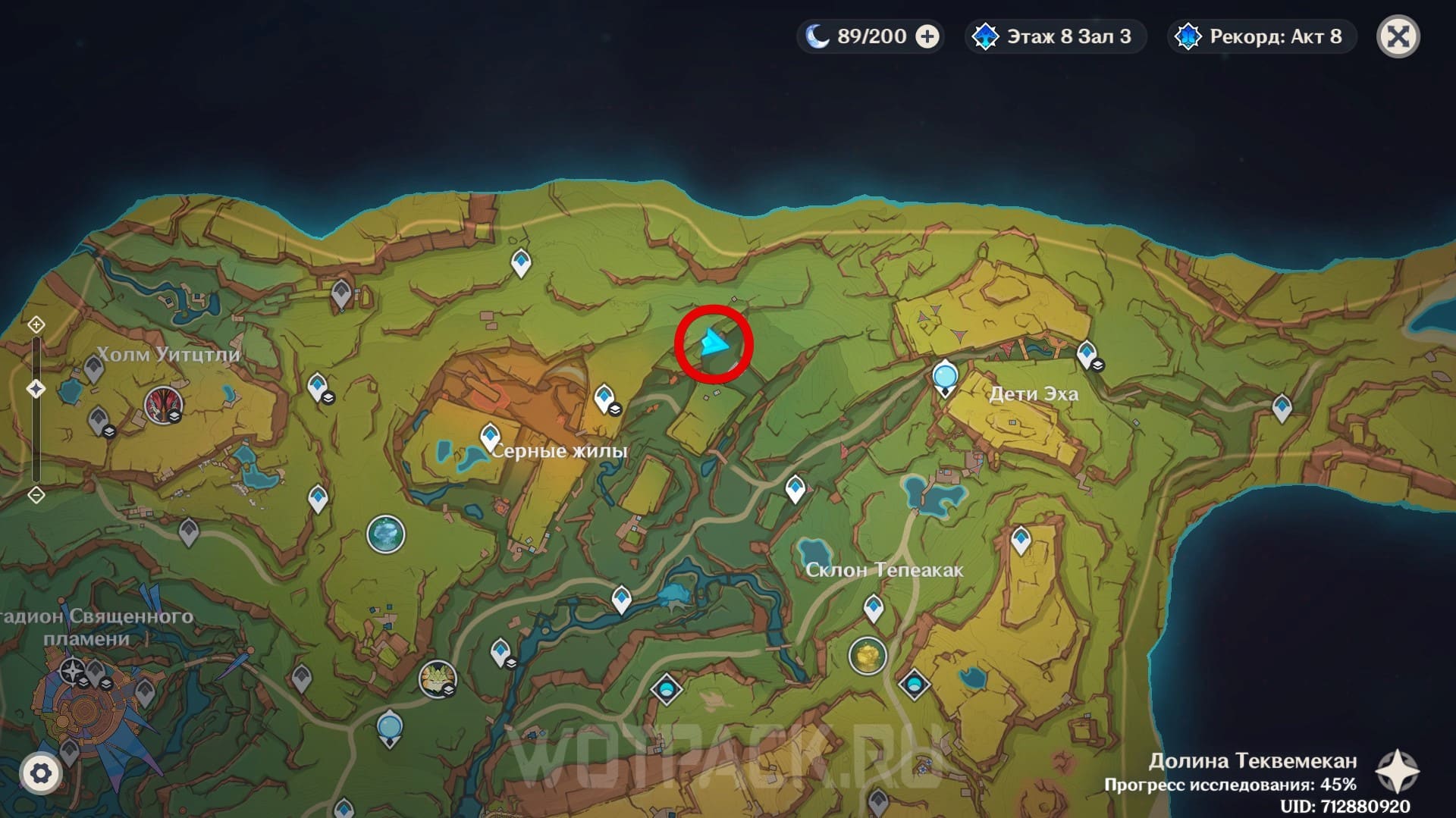Select the teleport waypoint at Sulfurous Veins label
Viewport: 1456px width, 818px height.
[490, 437]
